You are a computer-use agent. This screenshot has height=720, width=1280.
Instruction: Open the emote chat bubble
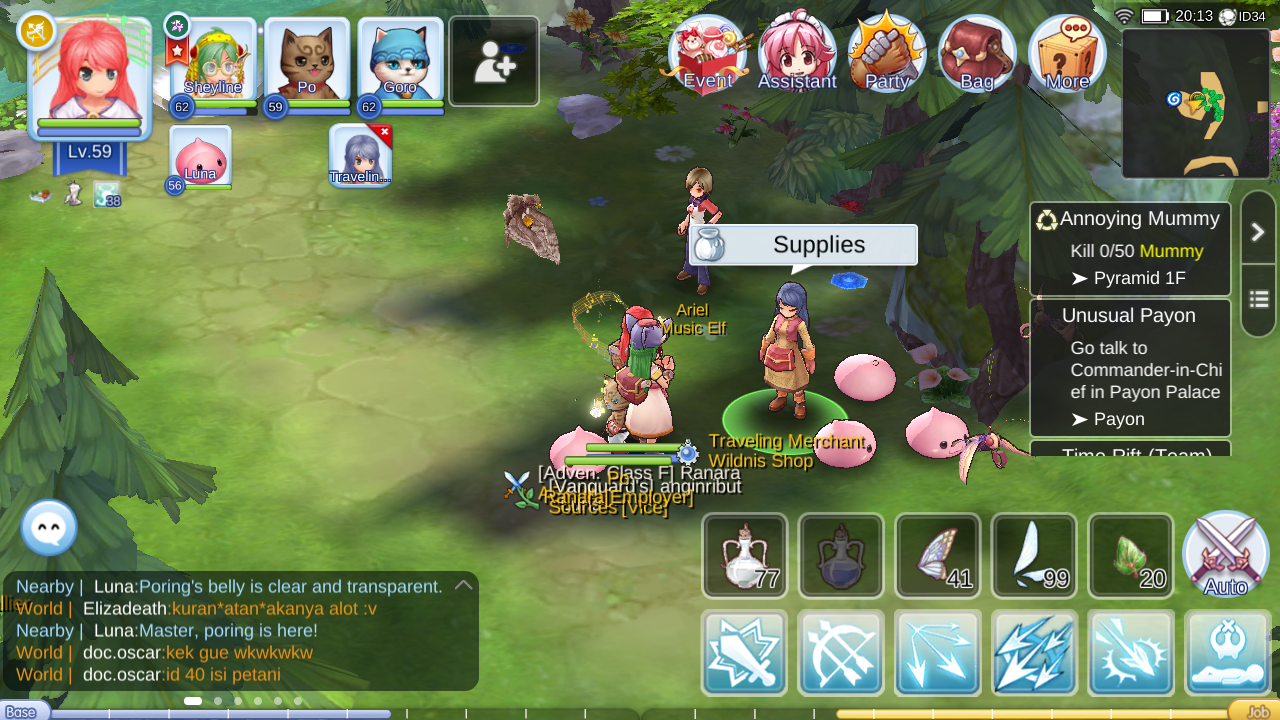point(48,528)
